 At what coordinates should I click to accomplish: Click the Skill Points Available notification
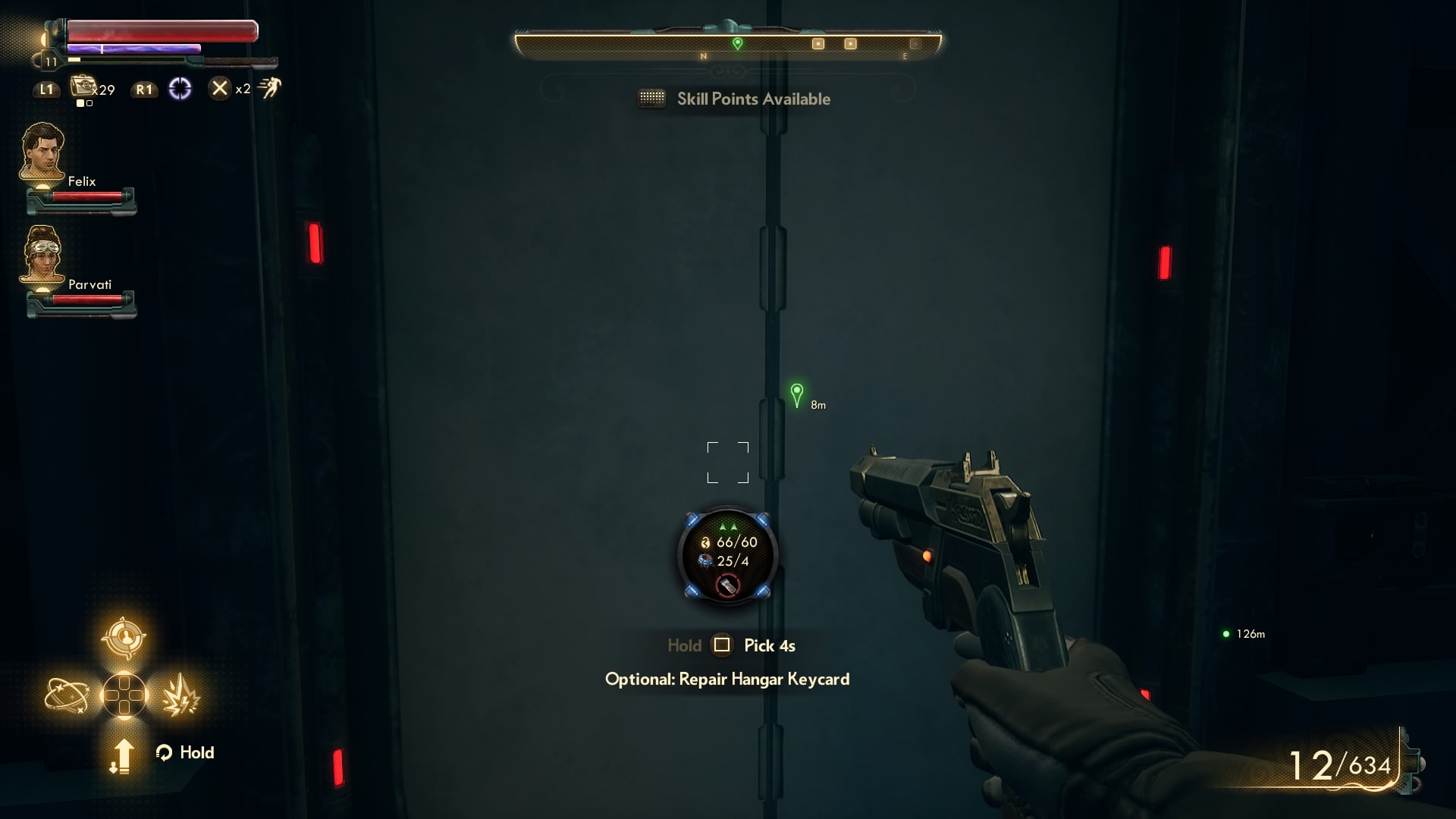coord(753,99)
